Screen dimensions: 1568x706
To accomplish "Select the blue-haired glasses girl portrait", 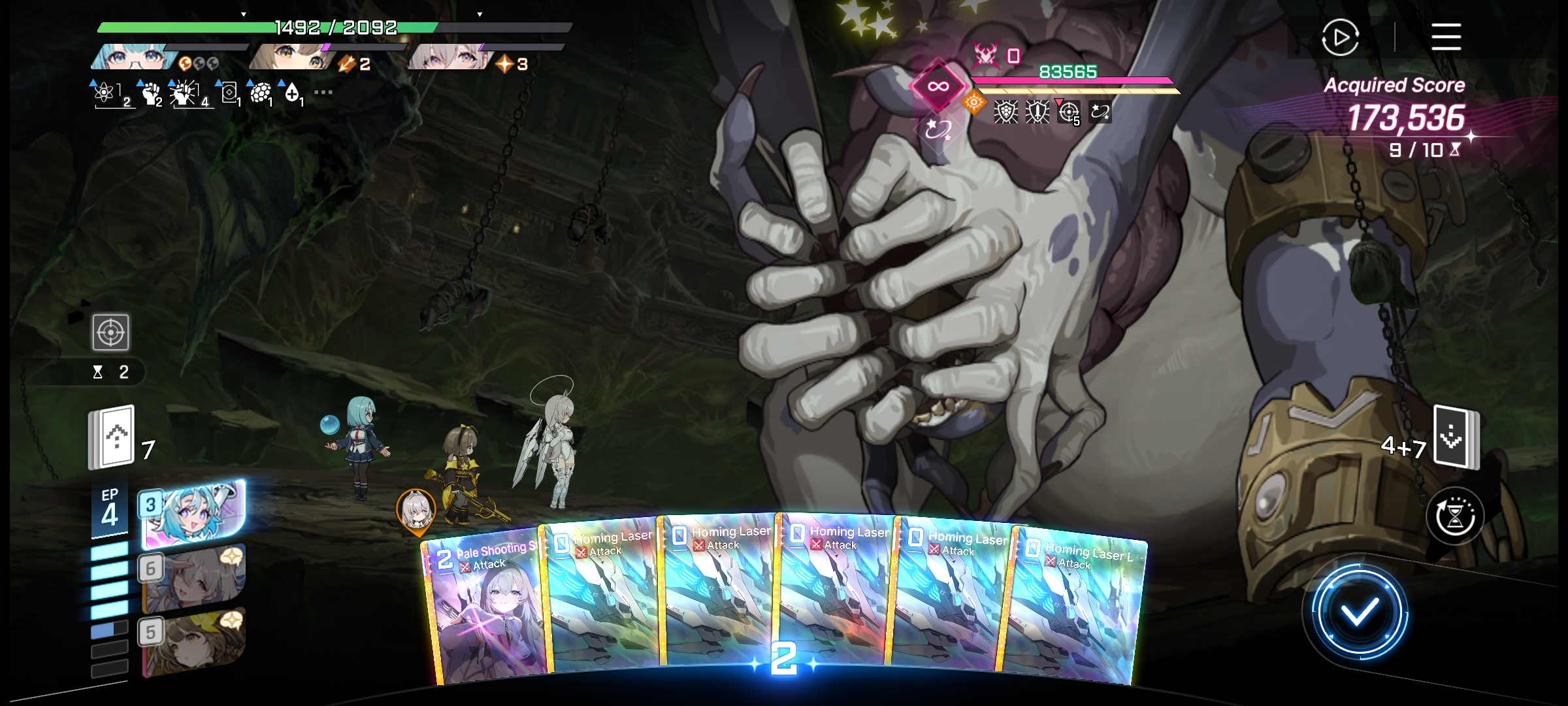I will tap(134, 58).
